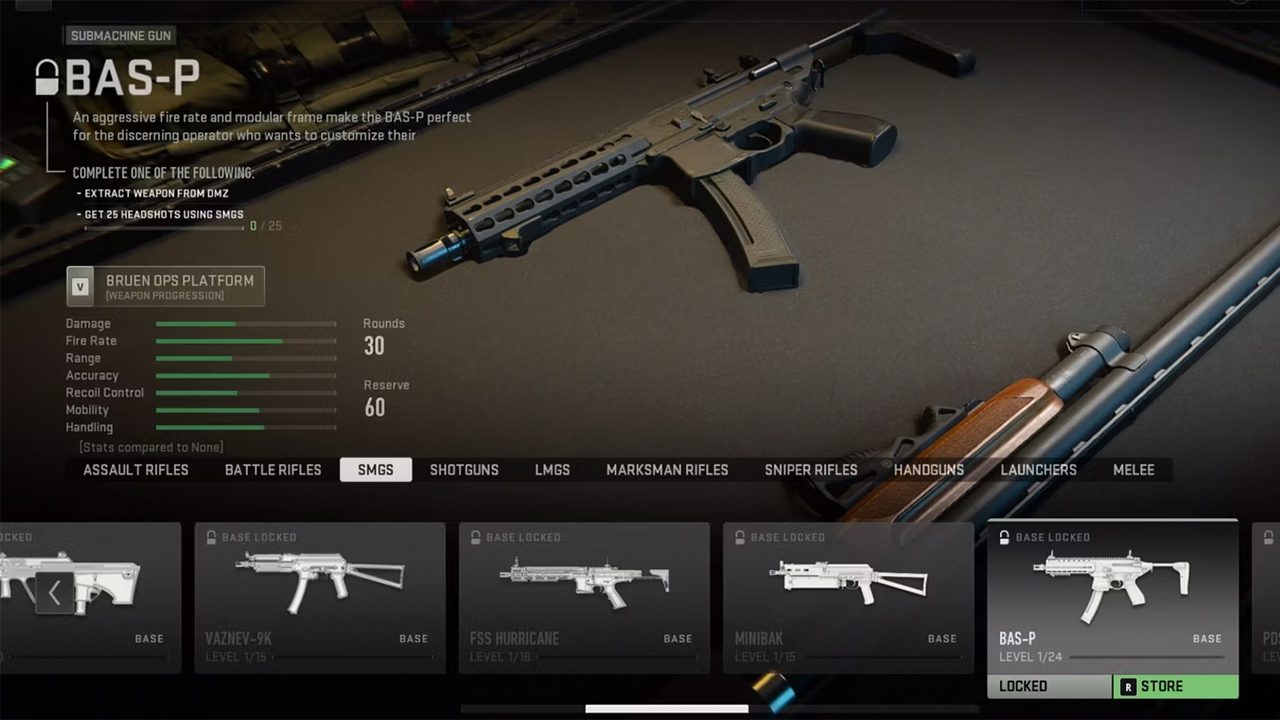Switch to the Assault Rifles tab
Image resolution: width=1280 pixels, height=720 pixels.
point(136,470)
